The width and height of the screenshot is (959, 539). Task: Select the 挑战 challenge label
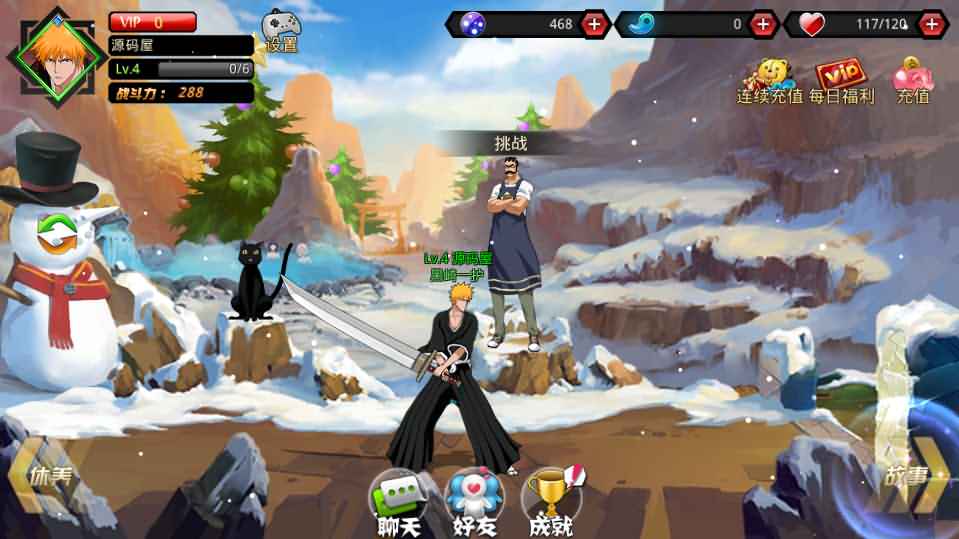510,144
